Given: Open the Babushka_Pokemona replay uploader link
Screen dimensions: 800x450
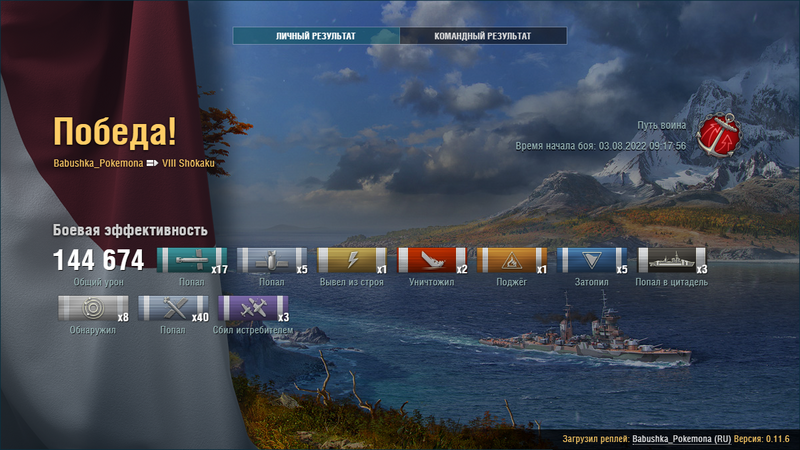Looking at the screenshot, I should (670, 439).
